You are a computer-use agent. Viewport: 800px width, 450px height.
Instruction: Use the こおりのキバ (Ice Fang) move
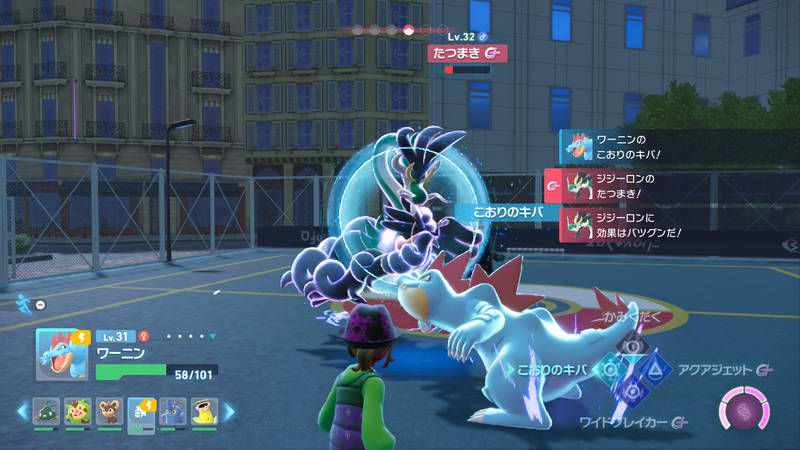pyautogui.click(x=607, y=370)
